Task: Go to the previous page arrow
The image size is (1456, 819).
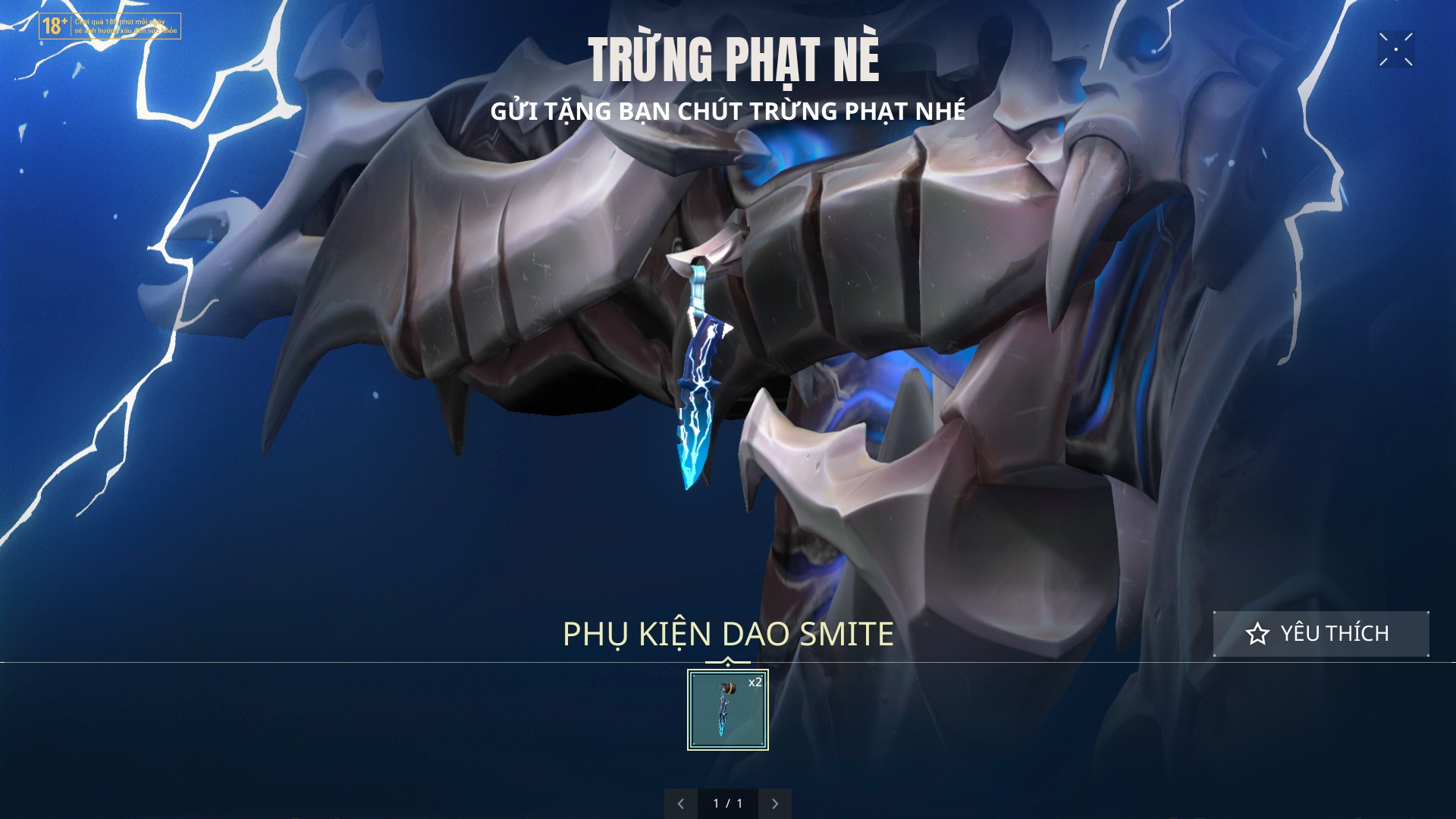Action: (680, 803)
